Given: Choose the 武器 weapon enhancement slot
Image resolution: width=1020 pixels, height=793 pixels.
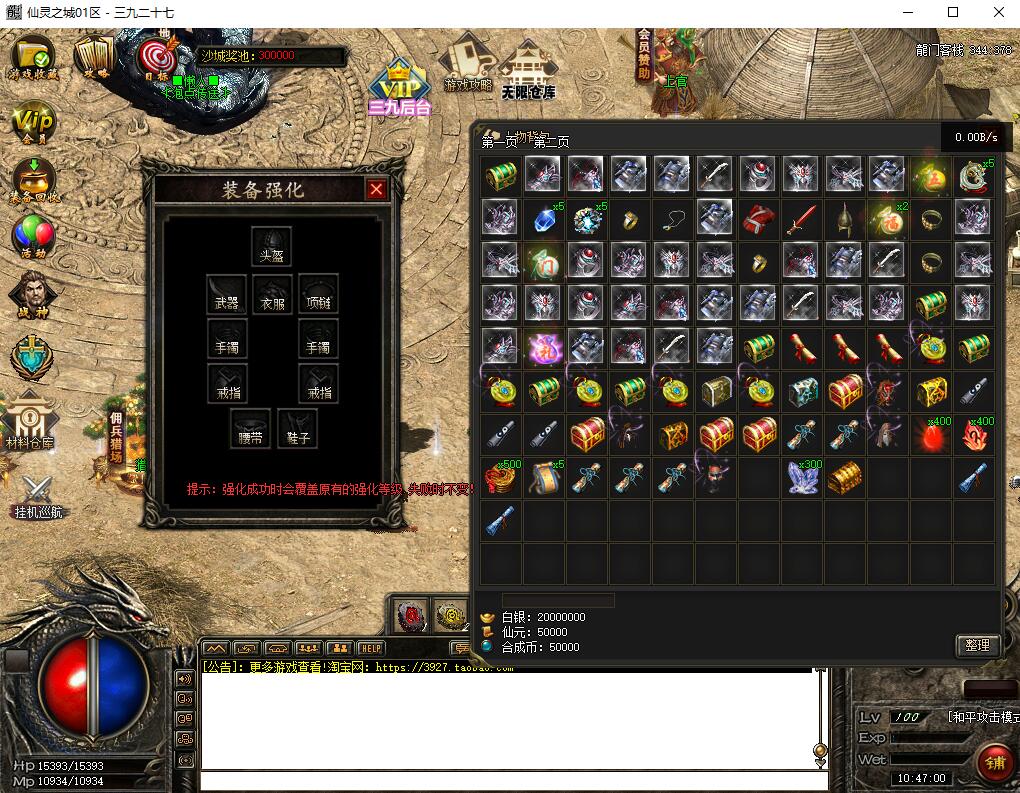Looking at the screenshot, I should point(227,293).
